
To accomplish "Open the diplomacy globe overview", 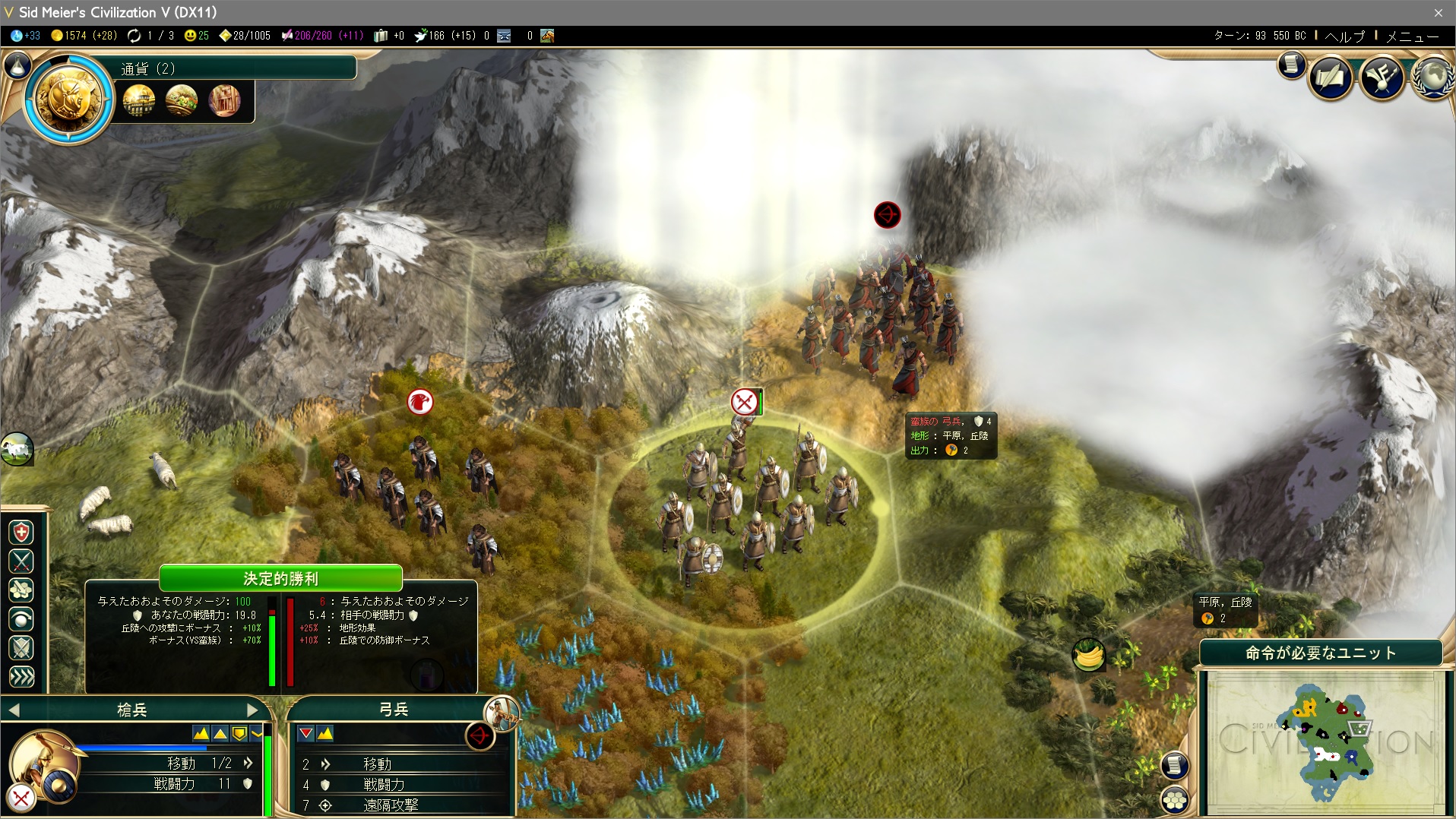I will [x=1433, y=77].
